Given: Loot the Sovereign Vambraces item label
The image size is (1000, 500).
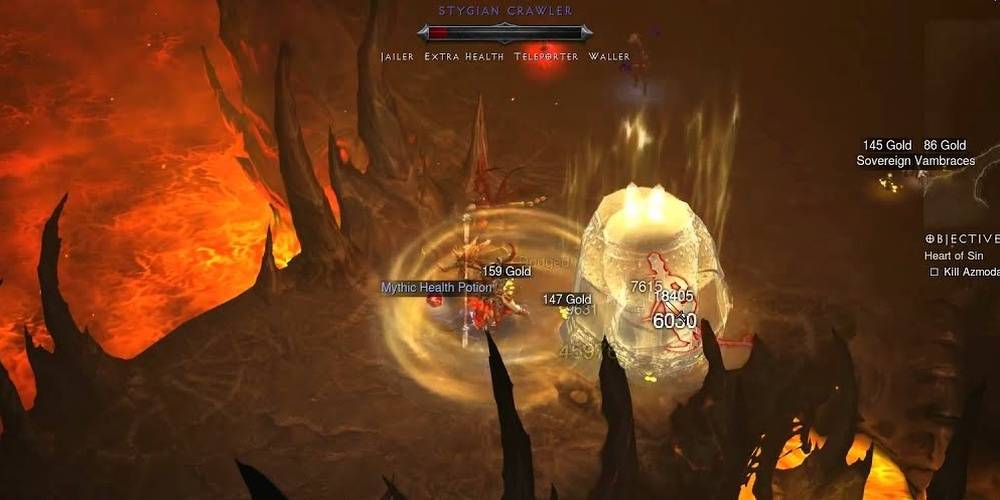Looking at the screenshot, I should pos(915,161).
